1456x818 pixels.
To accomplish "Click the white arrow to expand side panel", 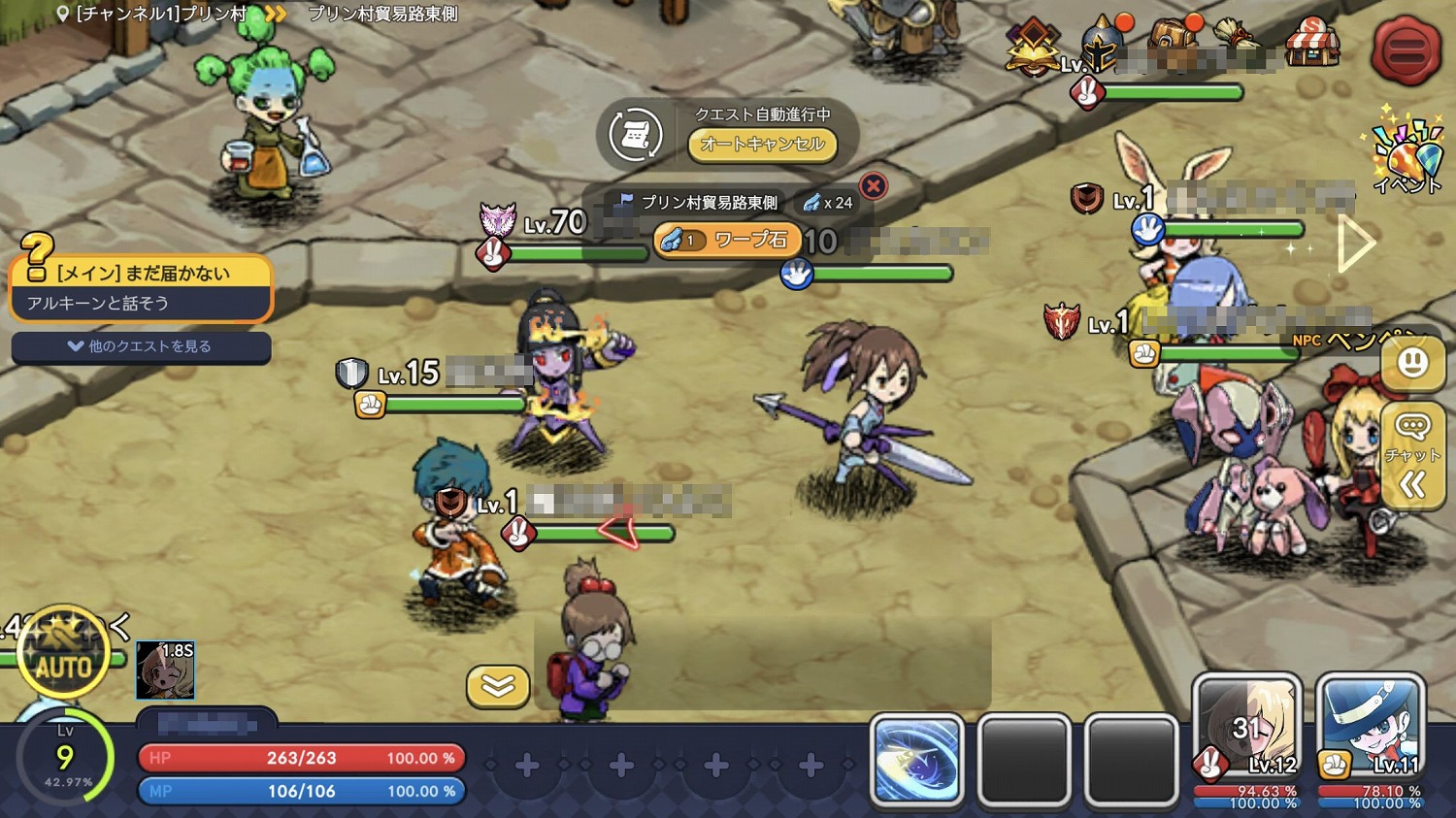I will [1355, 244].
